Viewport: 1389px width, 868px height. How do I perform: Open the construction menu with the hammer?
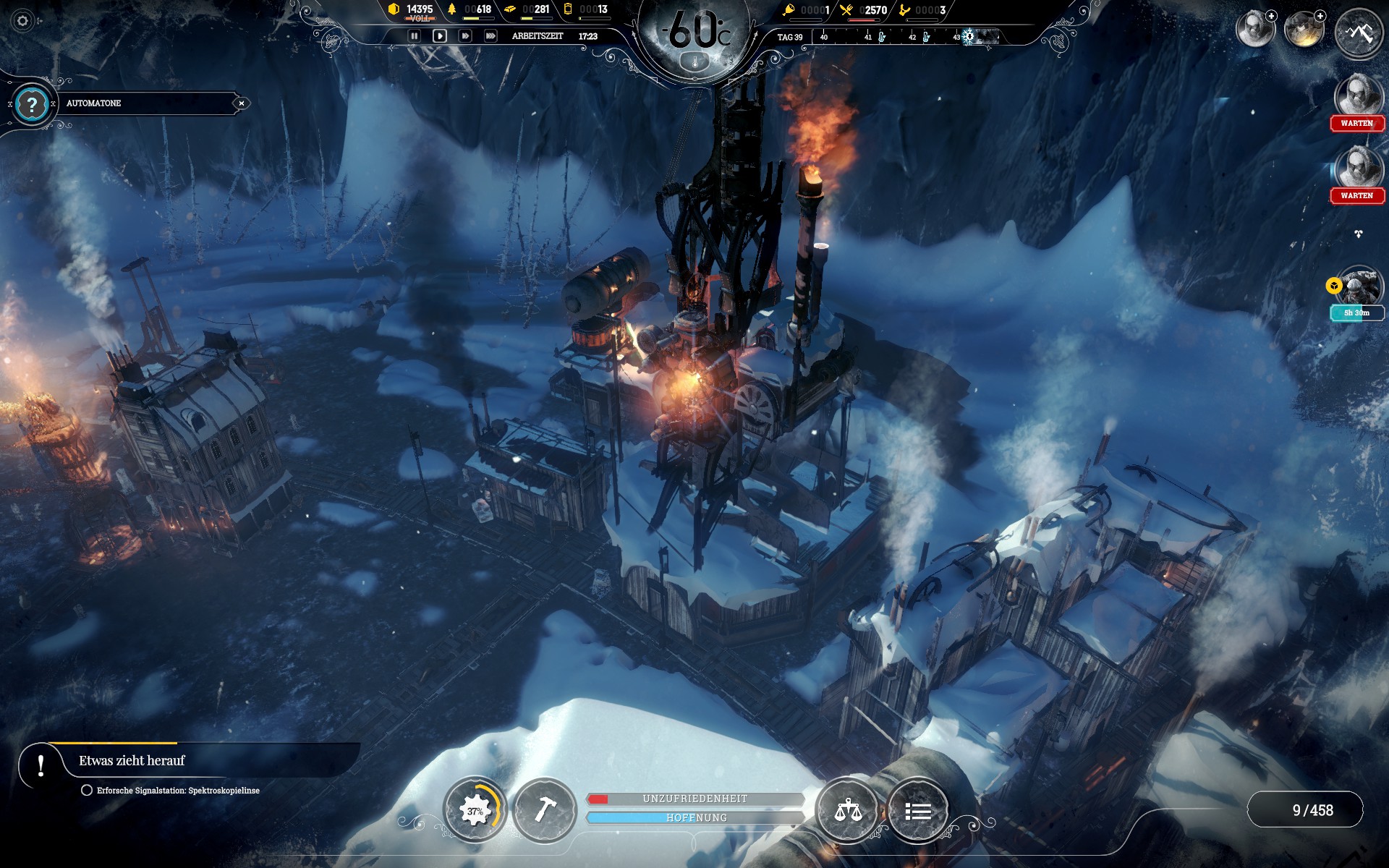coord(544,811)
